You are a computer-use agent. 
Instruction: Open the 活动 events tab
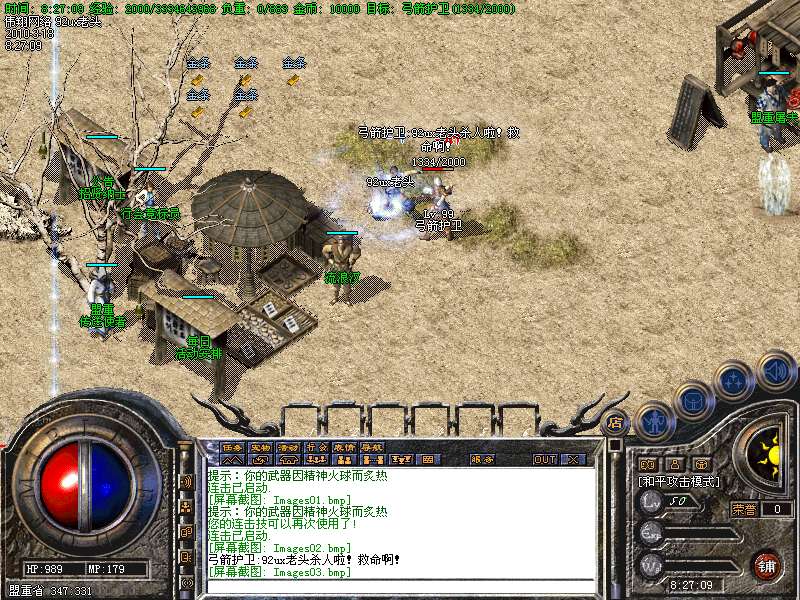[x=289, y=447]
